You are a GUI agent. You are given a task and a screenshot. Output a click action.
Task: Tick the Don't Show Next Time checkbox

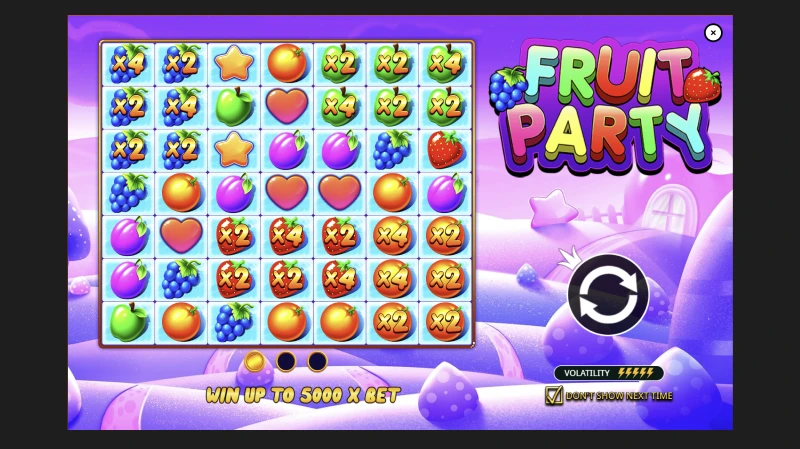click(x=554, y=395)
